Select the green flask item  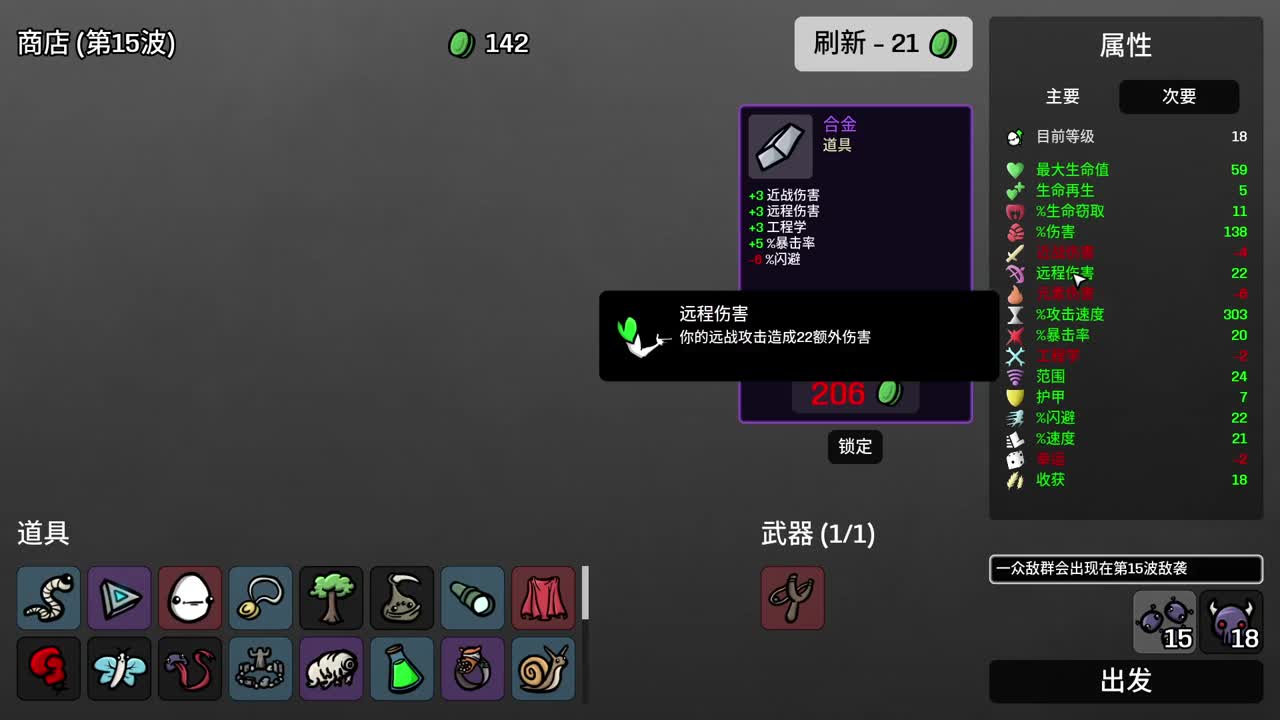[x=402, y=668]
